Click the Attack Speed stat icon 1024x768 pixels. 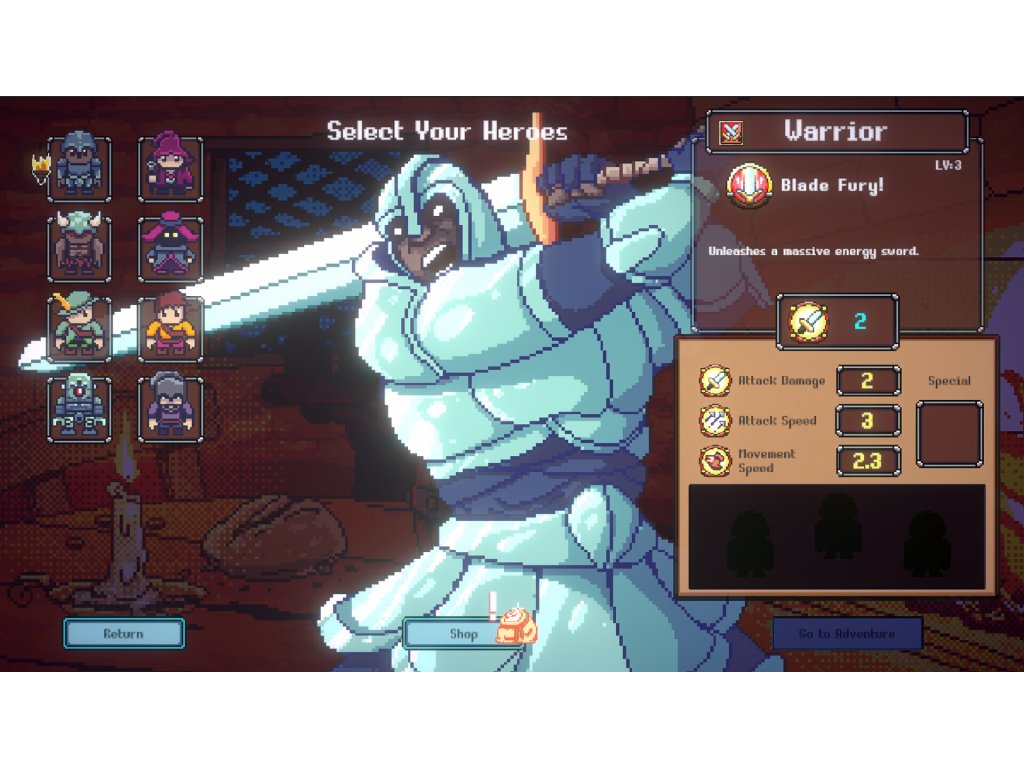(716, 421)
